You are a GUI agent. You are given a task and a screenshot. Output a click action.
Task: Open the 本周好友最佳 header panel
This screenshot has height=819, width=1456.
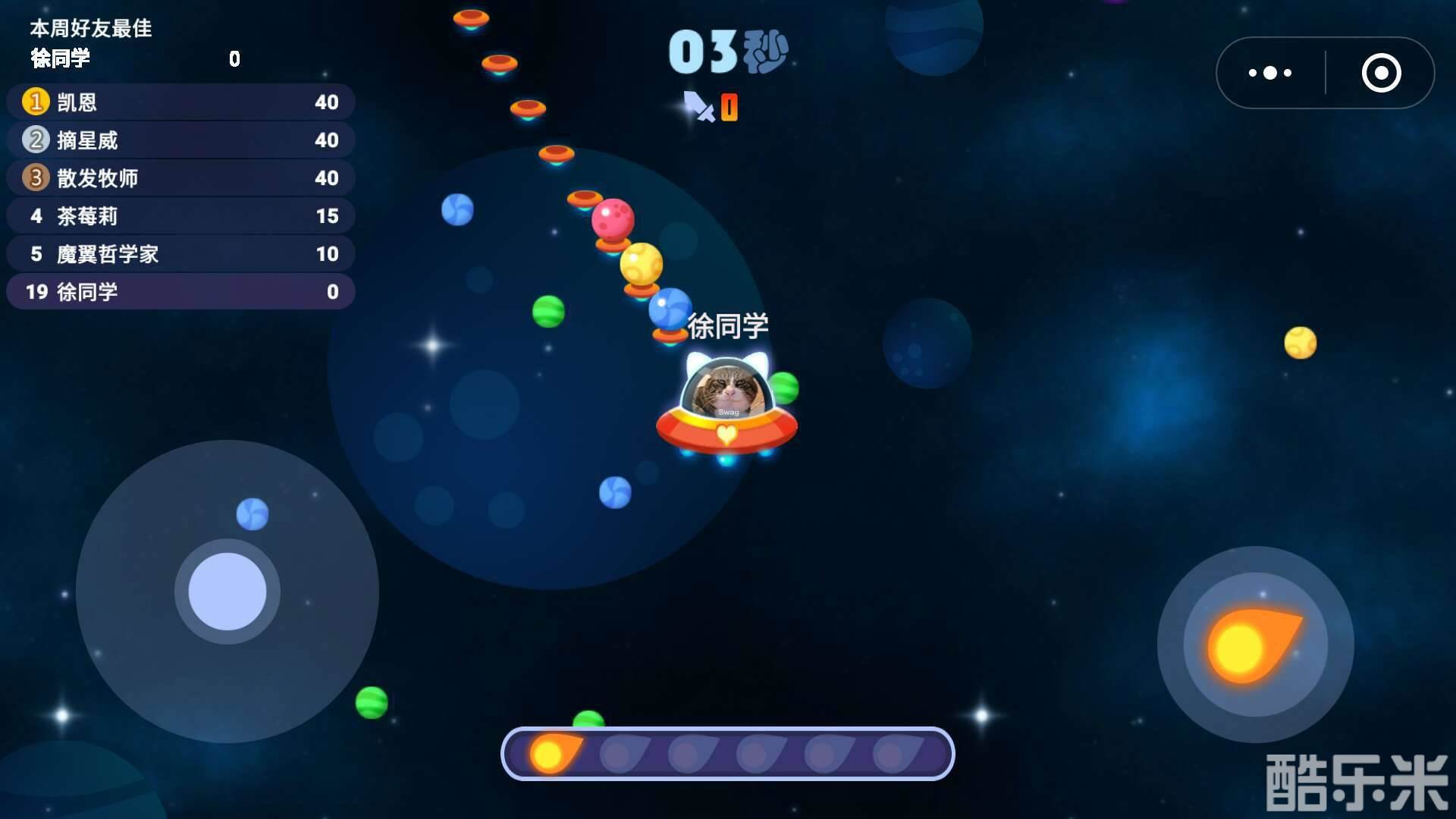(x=89, y=29)
